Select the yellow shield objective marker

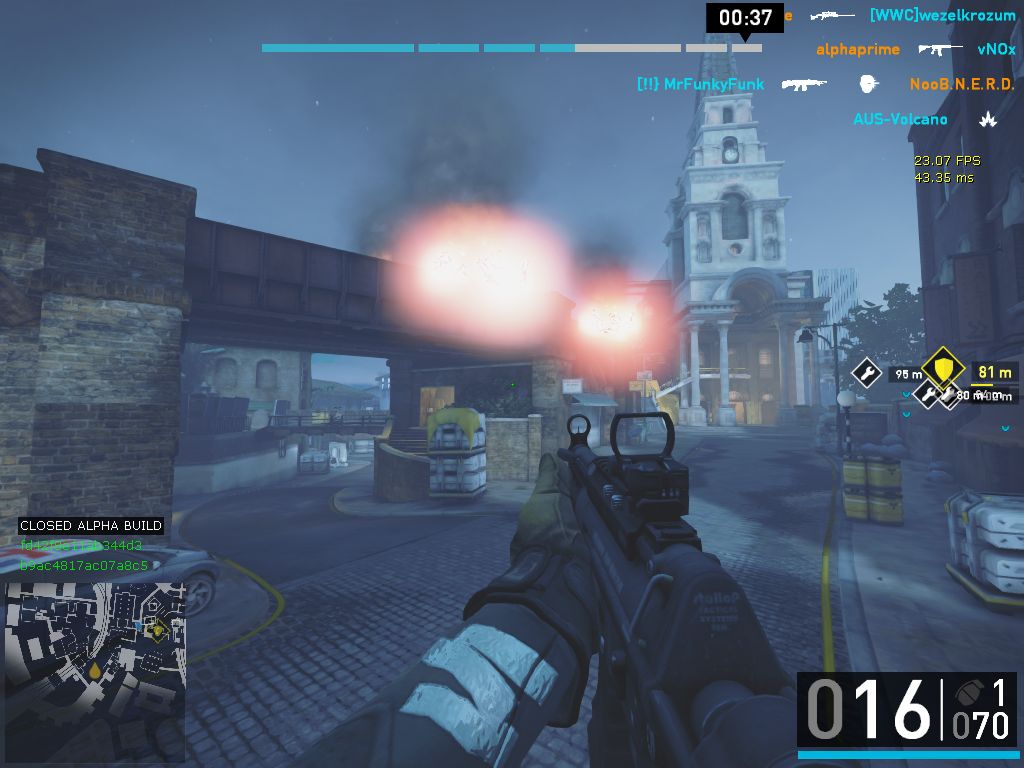(942, 369)
